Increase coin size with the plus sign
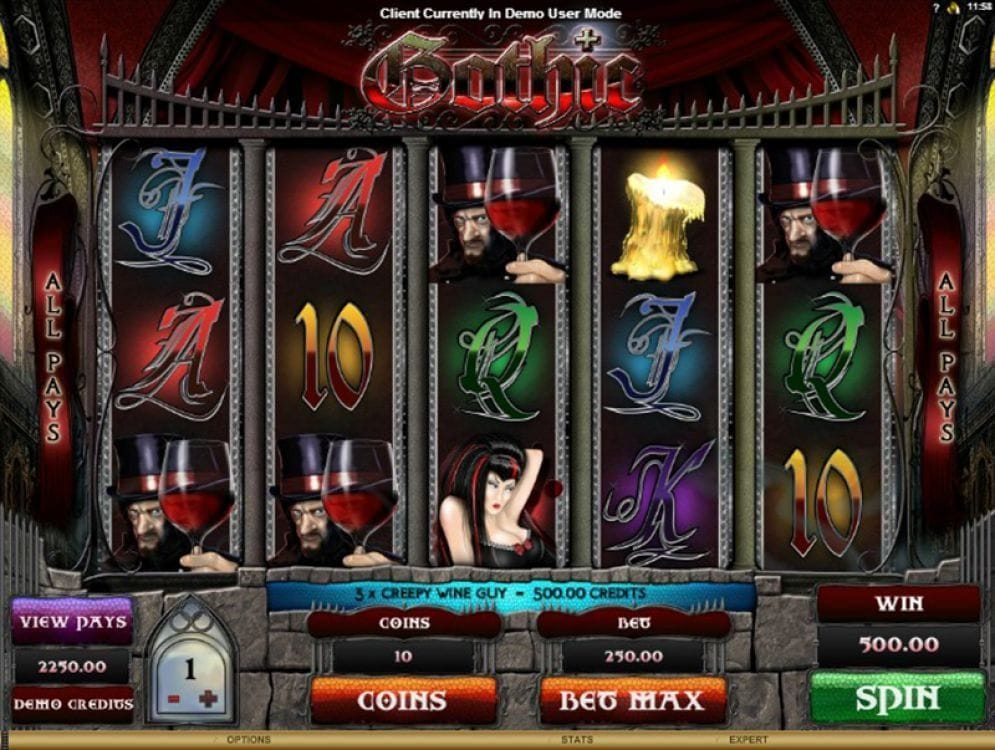The height and width of the screenshot is (750, 995). click(x=208, y=699)
